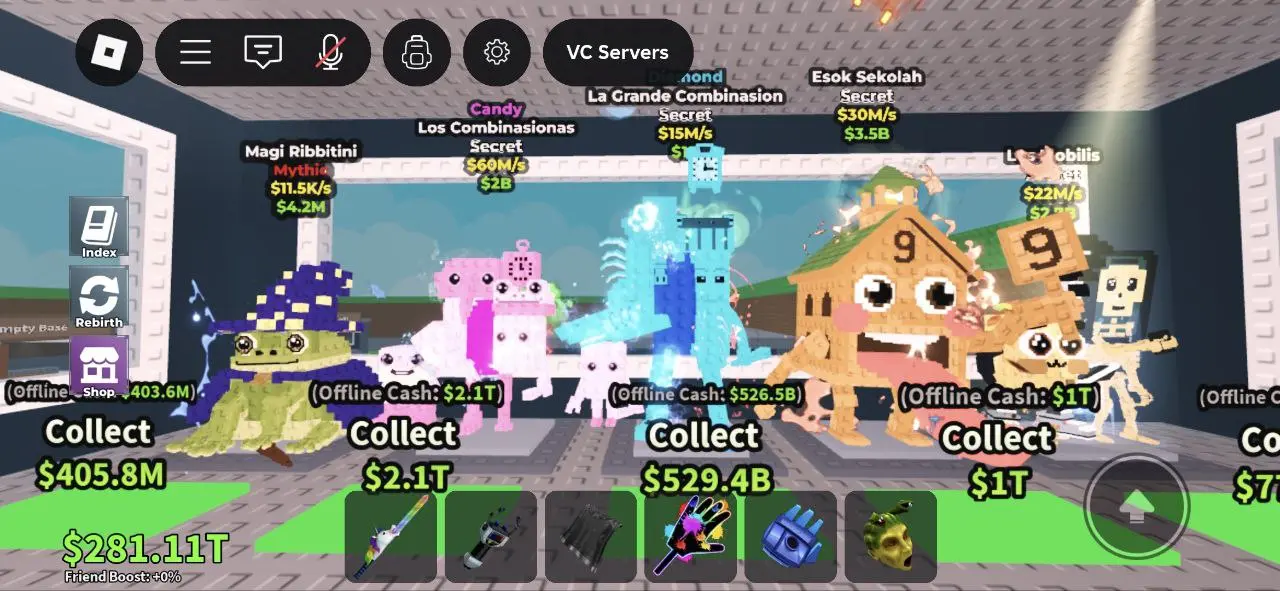Open the gear settings

[497, 52]
